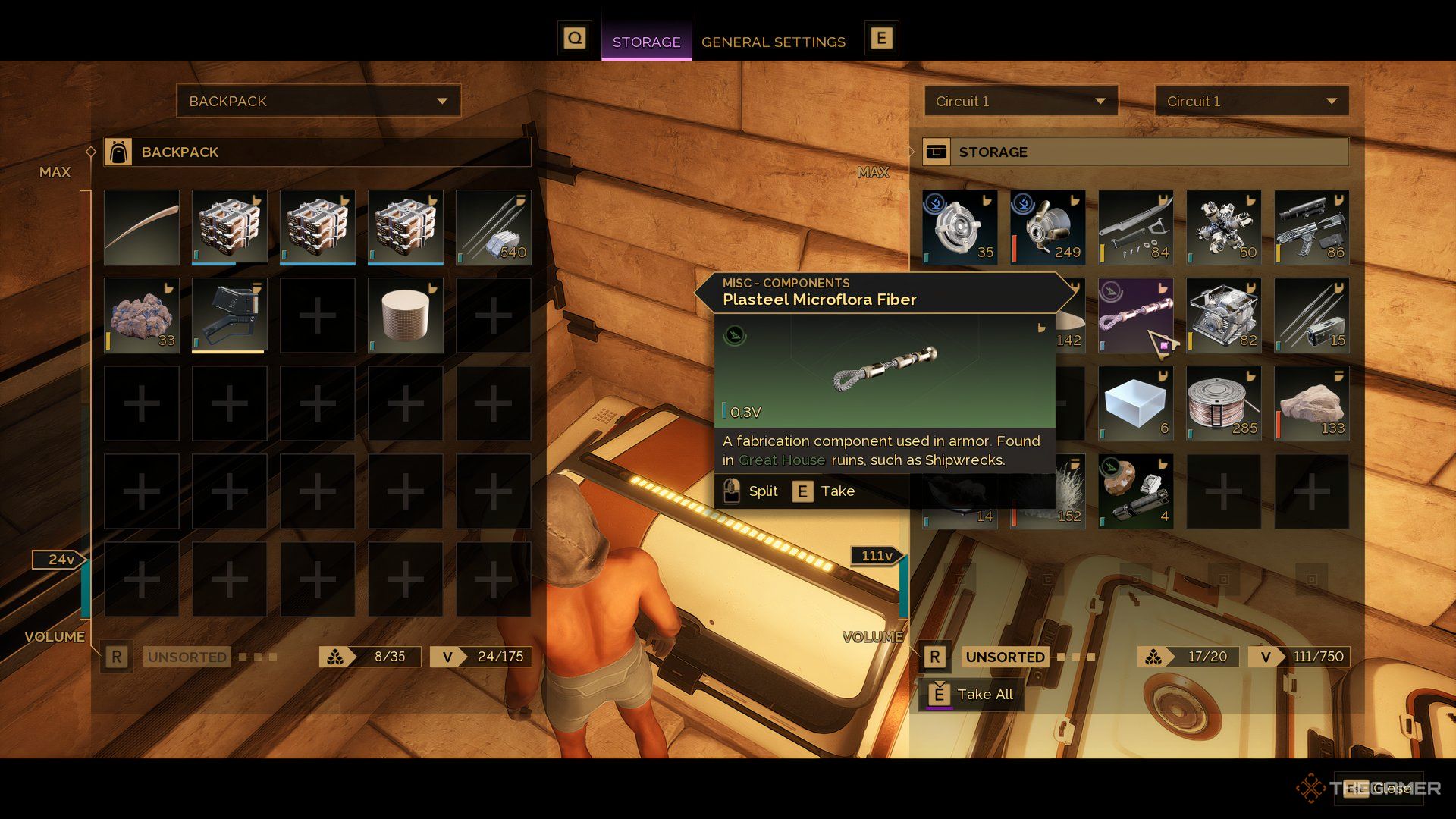The image size is (1456, 819).
Task: Close the storage screen
Action: 1379,789
